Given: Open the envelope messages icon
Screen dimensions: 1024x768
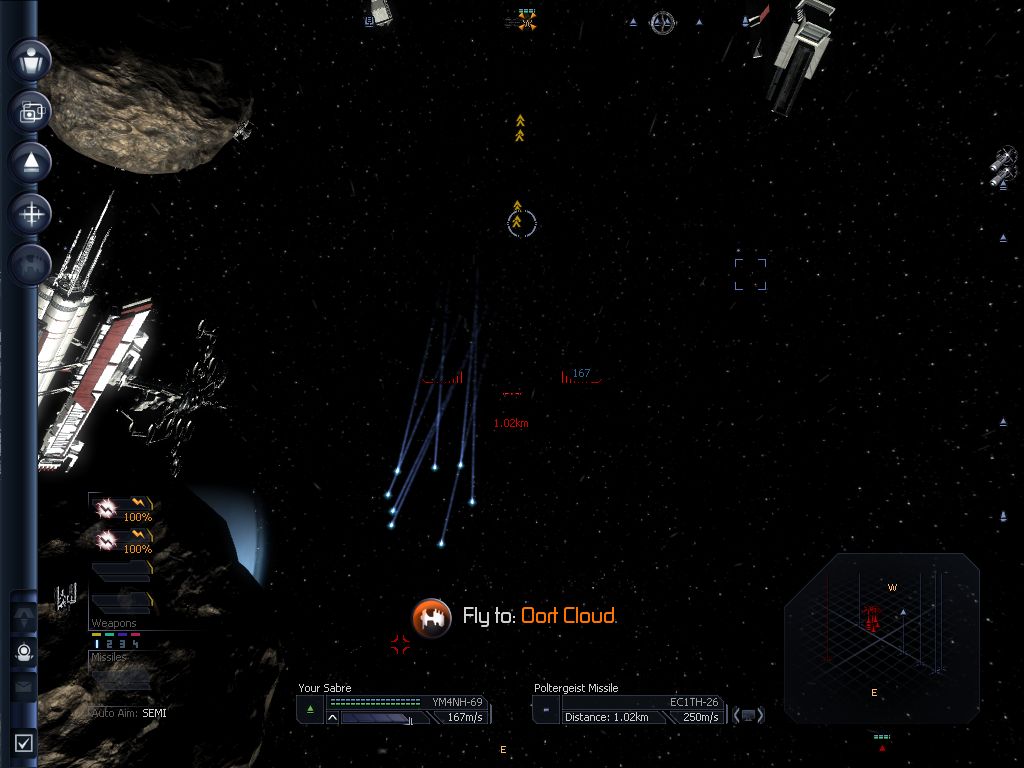Looking at the screenshot, I should [x=25, y=687].
